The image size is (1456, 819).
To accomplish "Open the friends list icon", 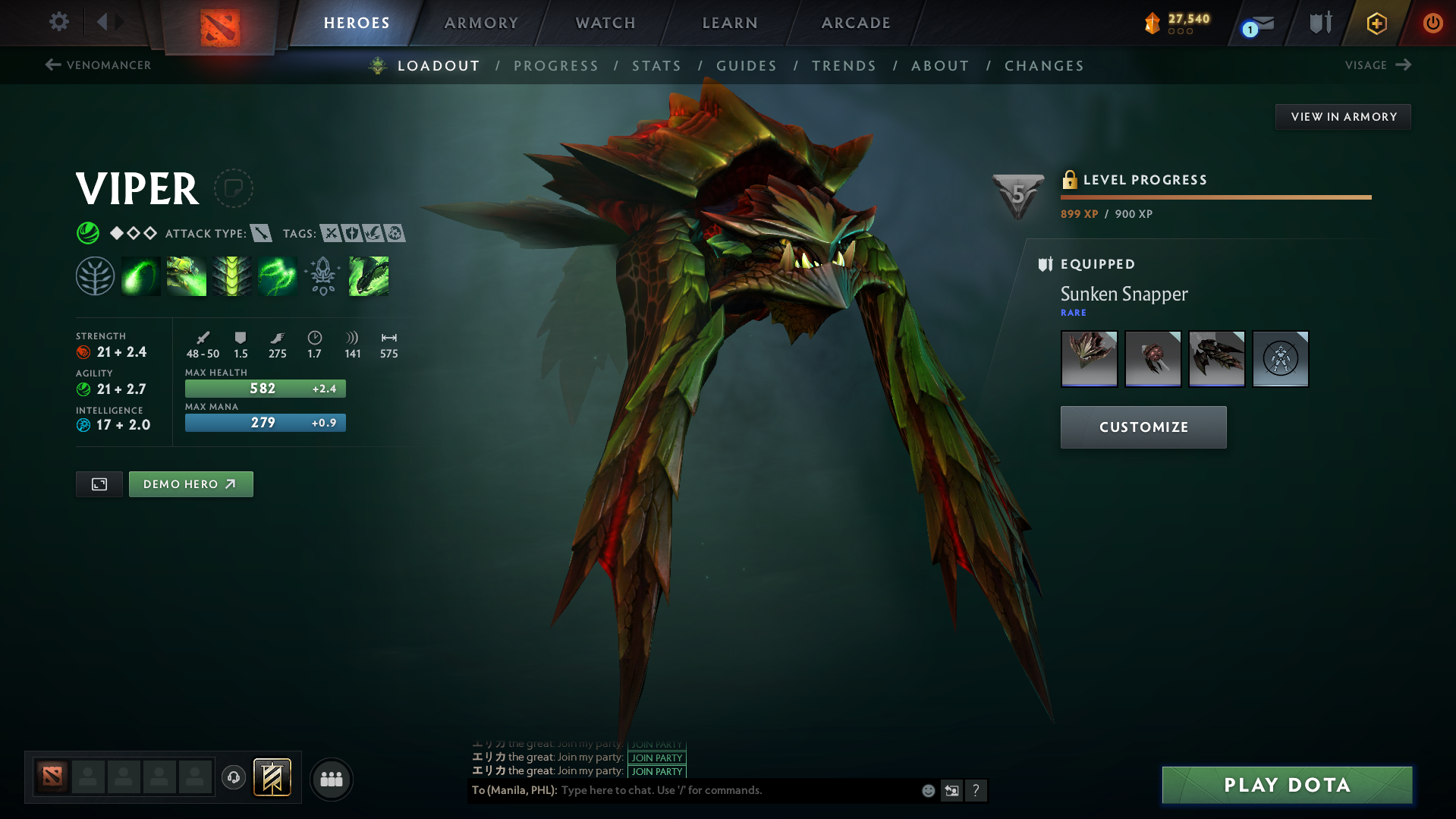I will tap(331, 779).
